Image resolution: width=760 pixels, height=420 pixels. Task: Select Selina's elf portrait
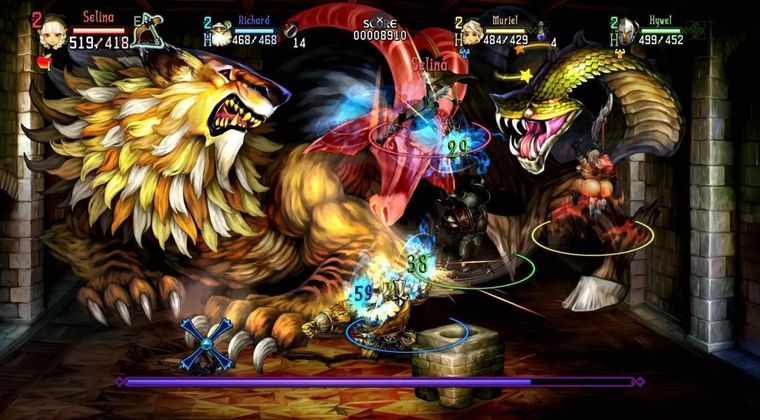52,31
